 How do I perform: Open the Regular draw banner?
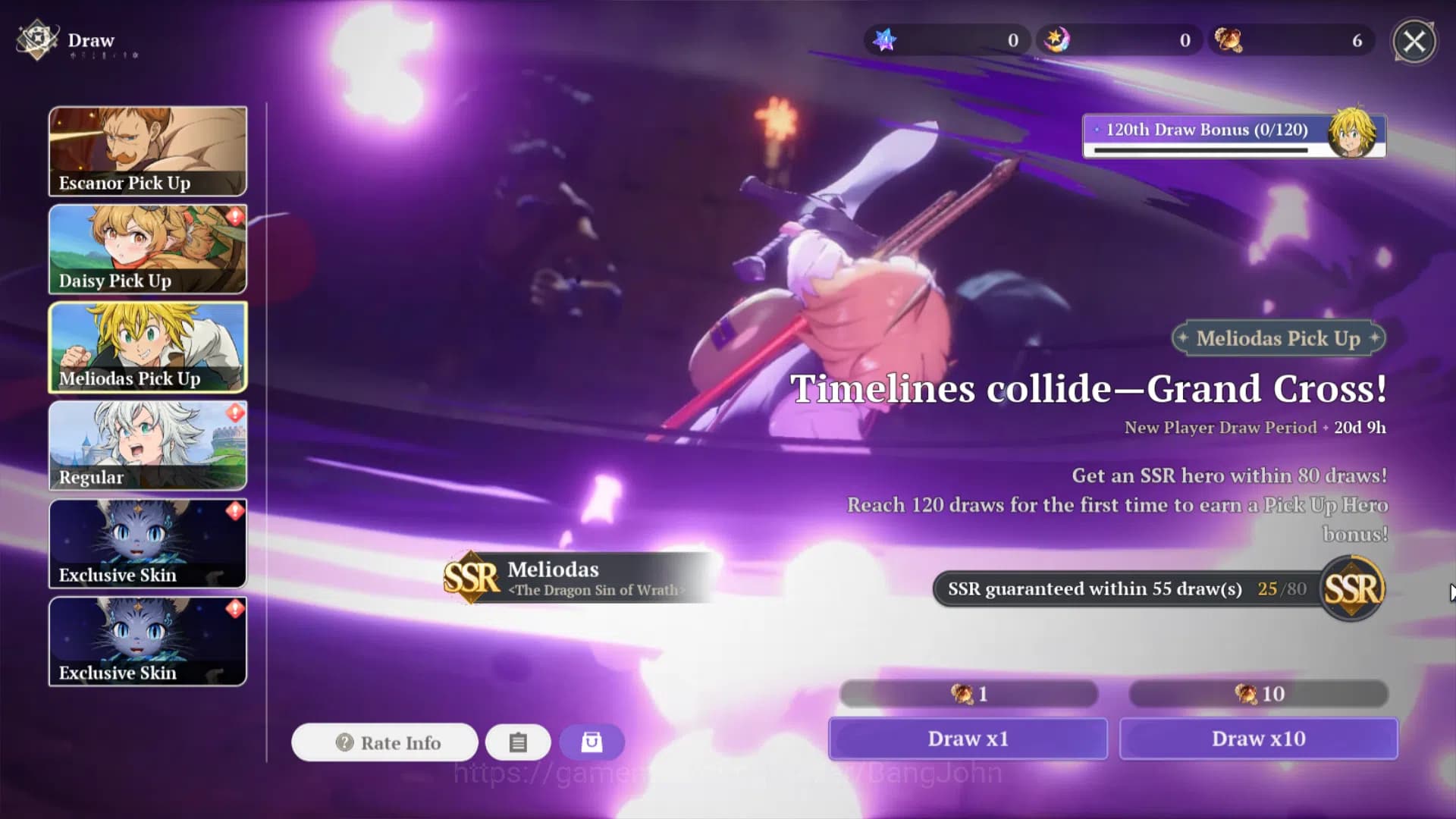click(148, 445)
